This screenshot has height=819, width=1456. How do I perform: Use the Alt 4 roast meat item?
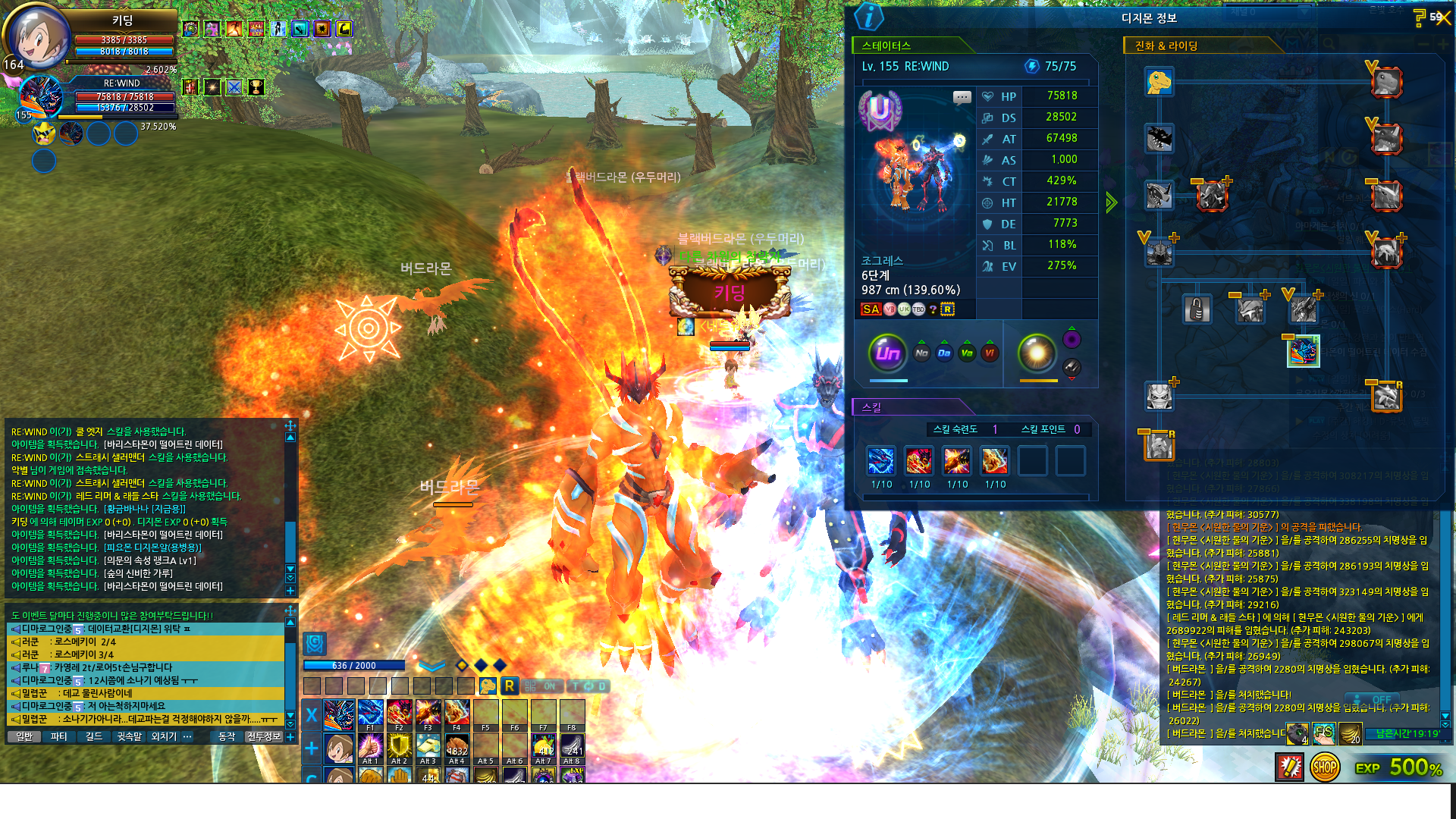pyautogui.click(x=457, y=747)
